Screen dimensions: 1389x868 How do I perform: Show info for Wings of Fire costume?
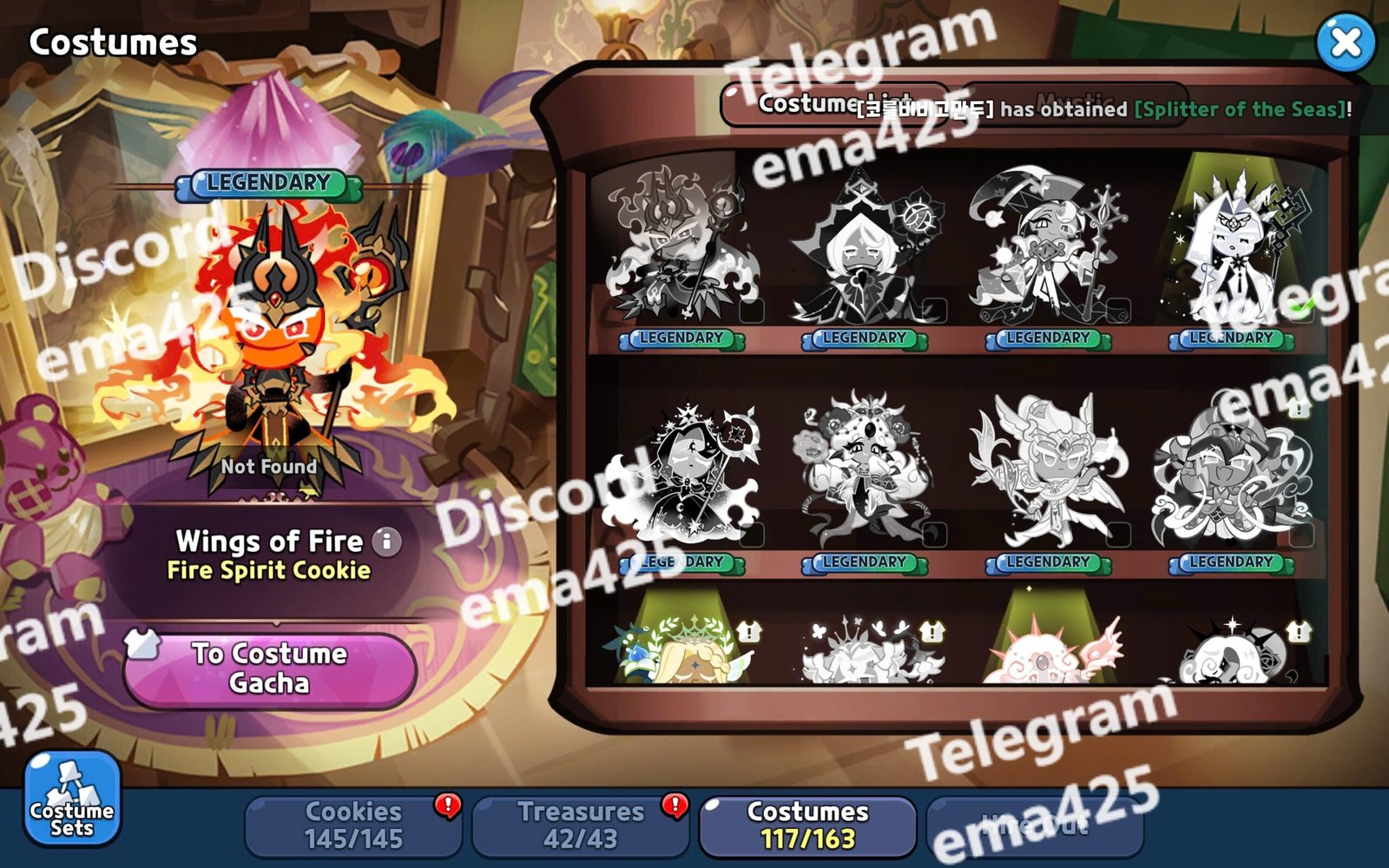tap(387, 542)
